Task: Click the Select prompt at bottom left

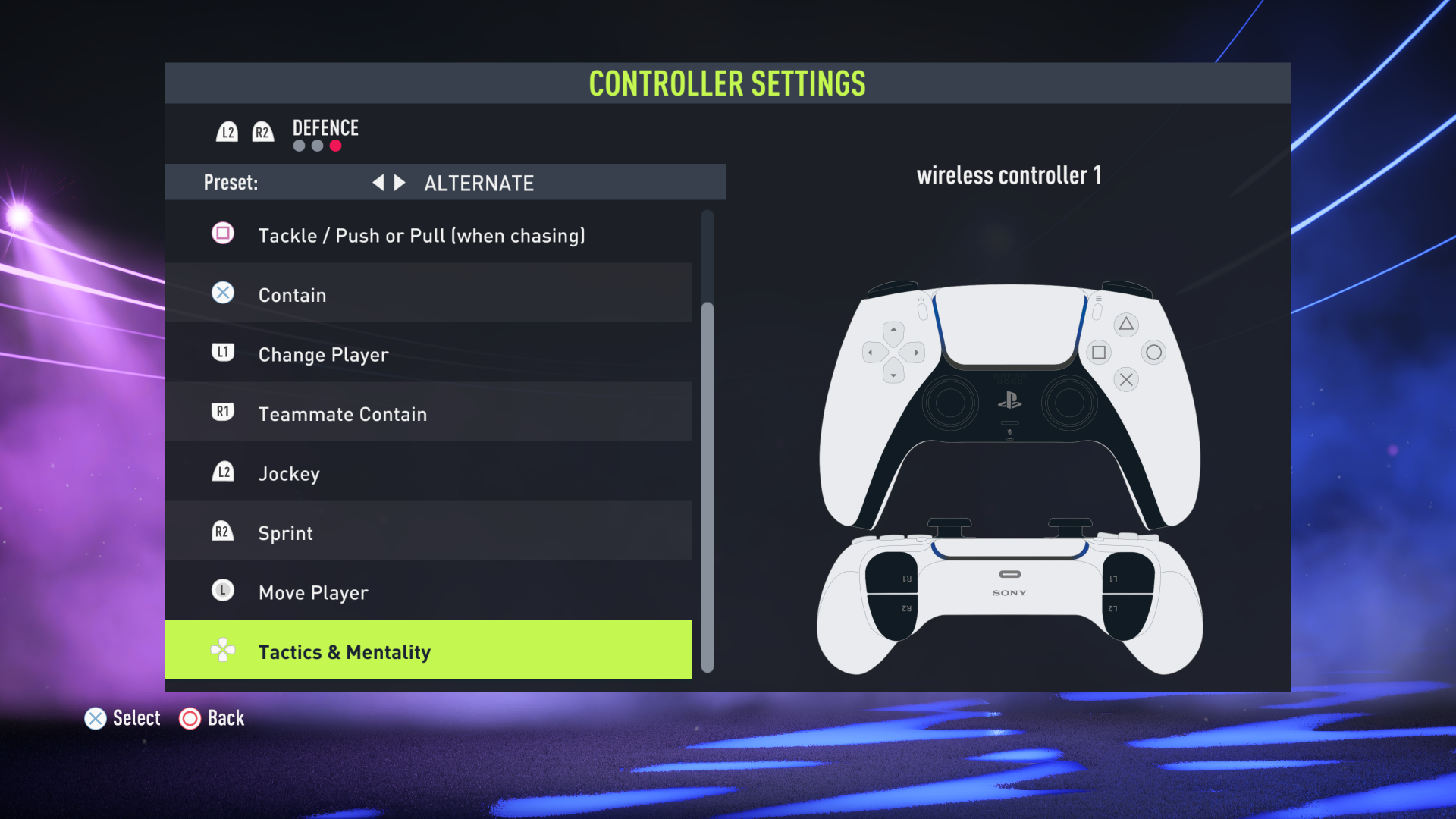Action: (122, 718)
